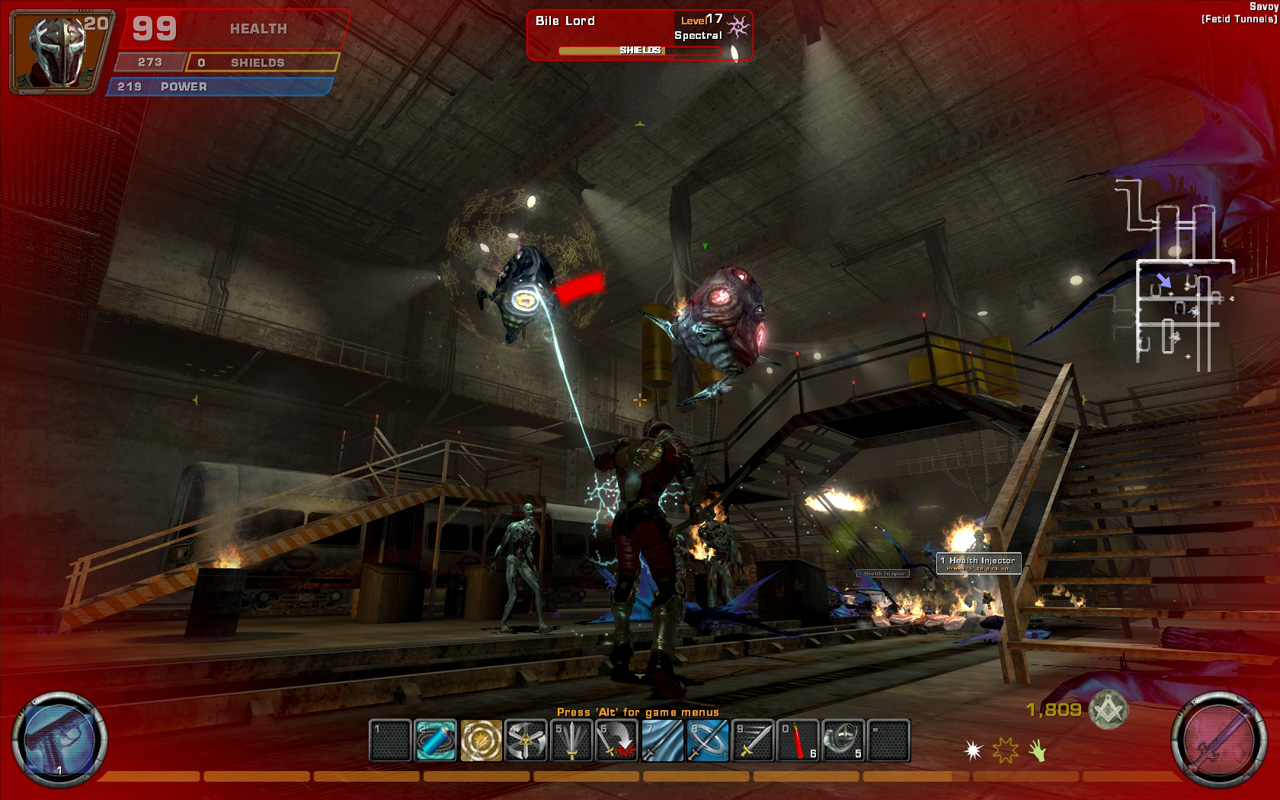Image resolution: width=1280 pixels, height=800 pixels.
Task: Select the green hand status icon
Action: 1037,749
